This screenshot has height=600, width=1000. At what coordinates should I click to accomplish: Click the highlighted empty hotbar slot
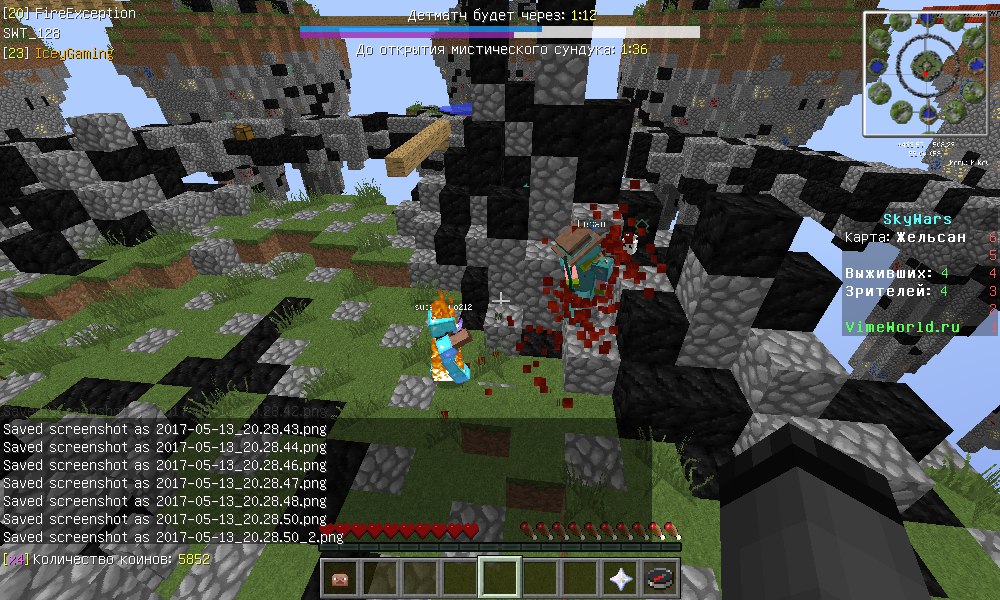click(500, 579)
